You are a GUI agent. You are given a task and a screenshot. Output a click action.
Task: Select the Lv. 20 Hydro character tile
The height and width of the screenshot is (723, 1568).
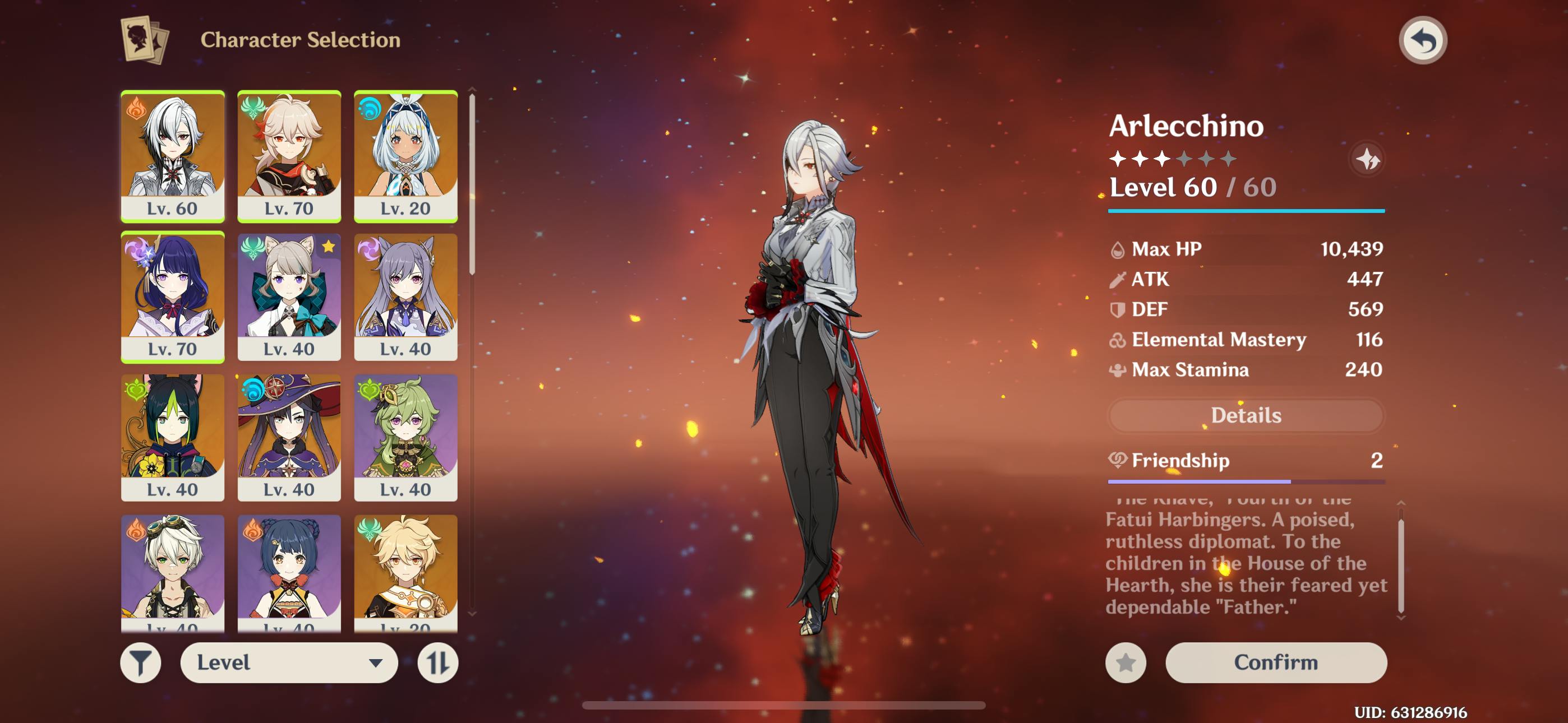[405, 155]
